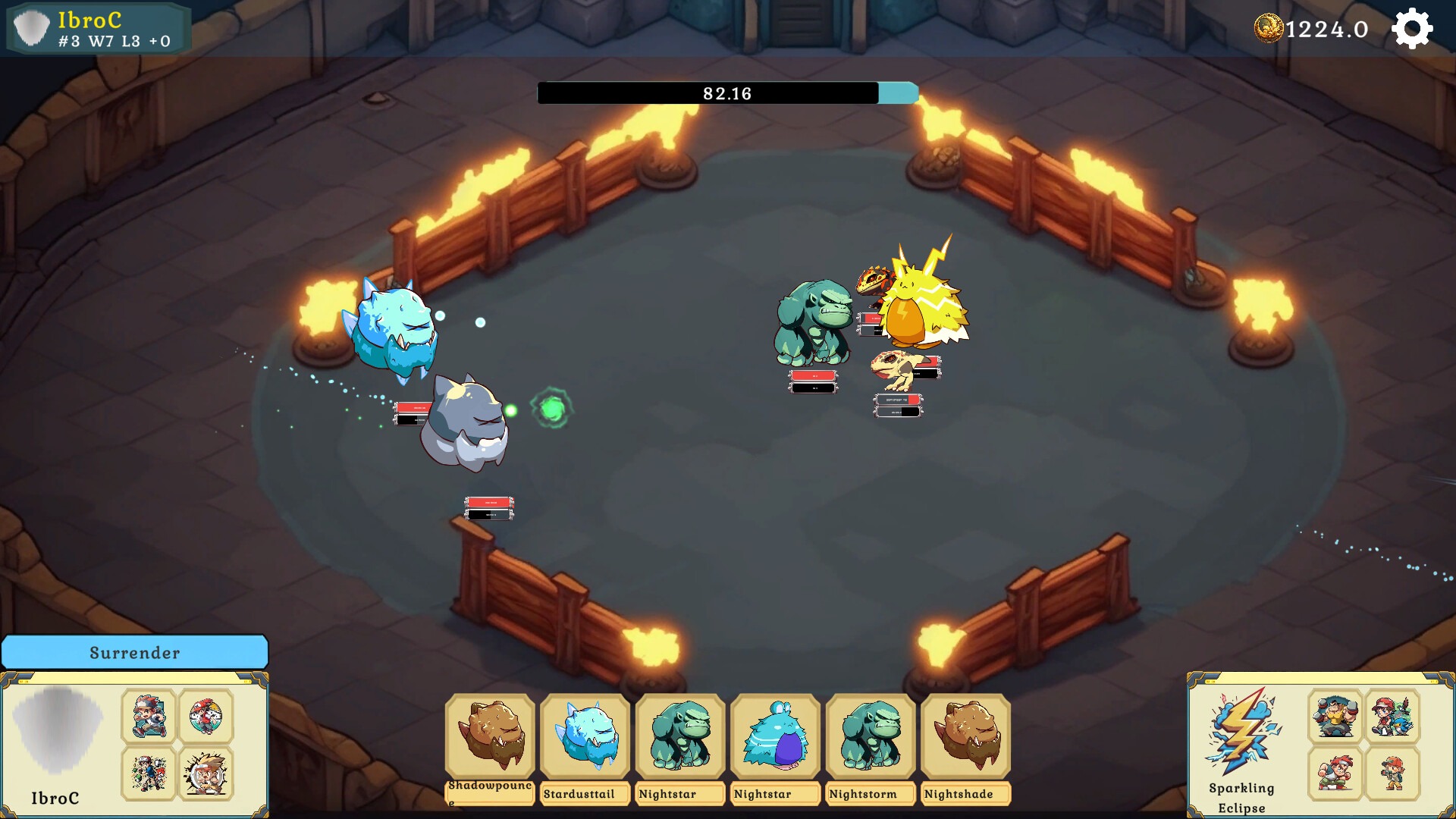Select the Nightstorm creature card
Image resolution: width=1456 pixels, height=819 pixels.
point(871,736)
